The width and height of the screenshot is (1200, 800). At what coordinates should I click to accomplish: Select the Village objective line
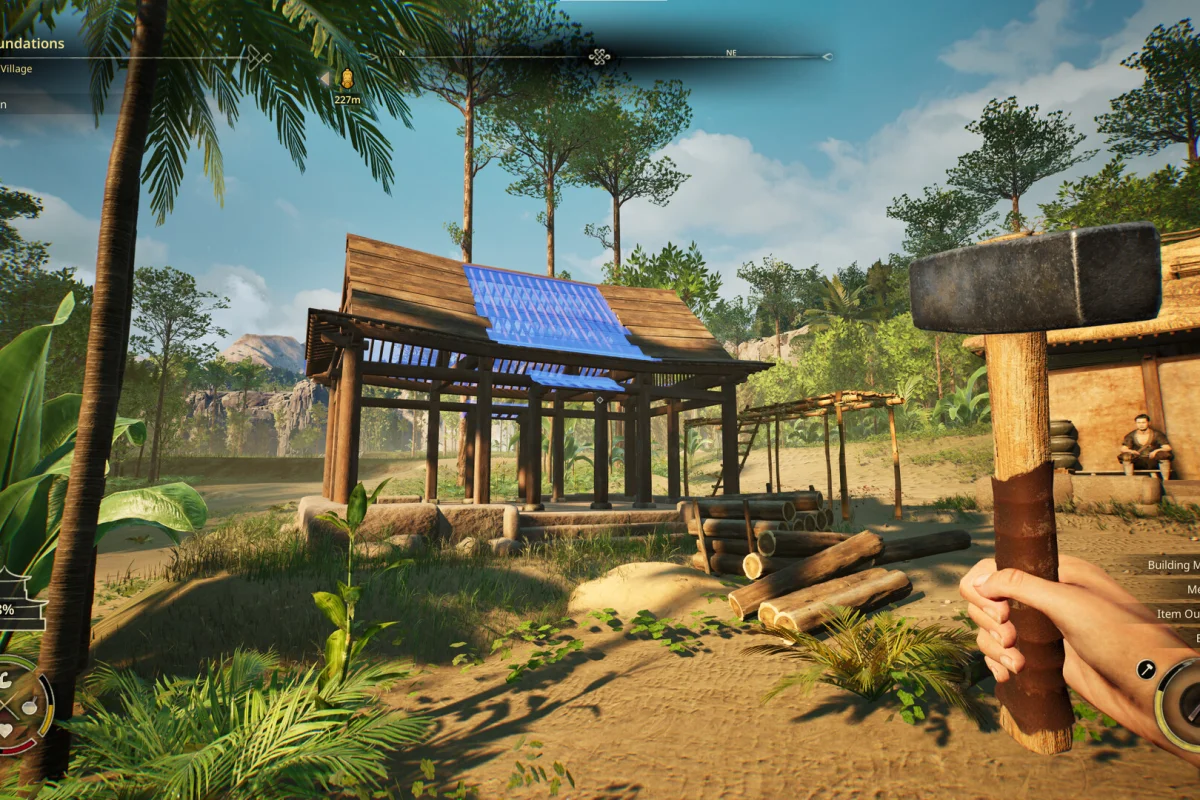[x=16, y=69]
